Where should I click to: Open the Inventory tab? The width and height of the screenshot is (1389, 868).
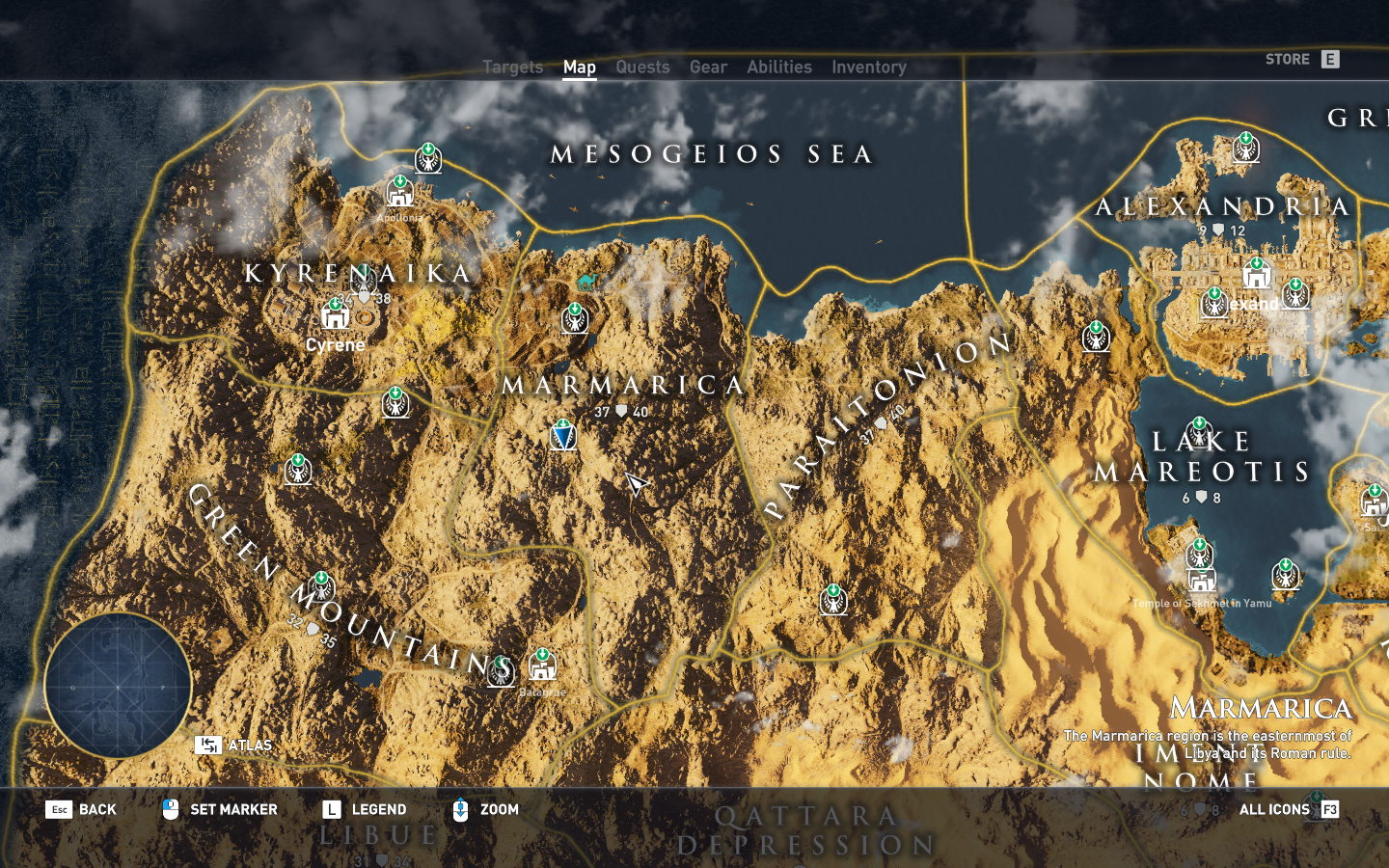pyautogui.click(x=868, y=67)
